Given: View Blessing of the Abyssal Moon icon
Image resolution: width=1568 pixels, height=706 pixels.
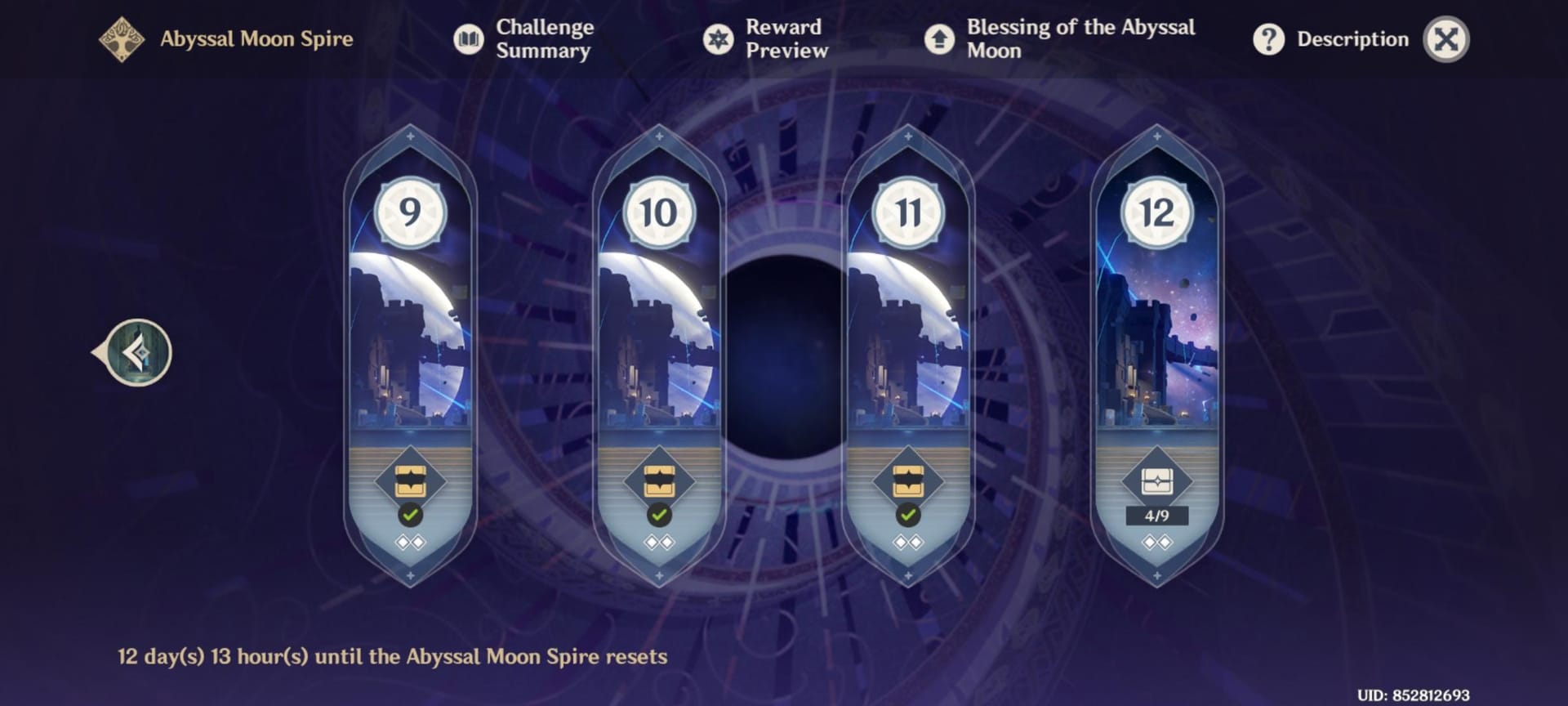Looking at the screenshot, I should (x=939, y=38).
